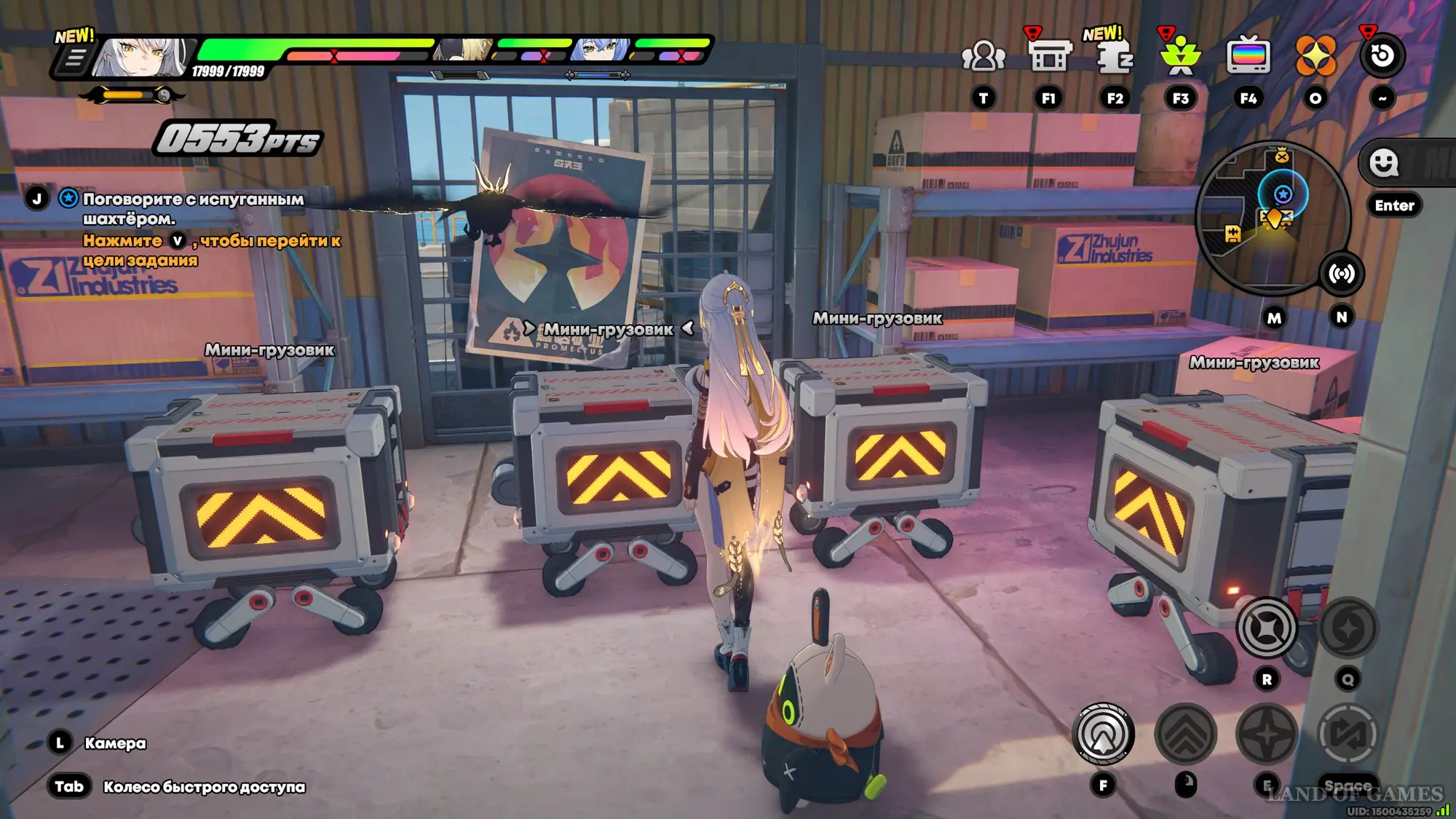Viewport: 1456px width, 819px height.
Task: Open the circular minimap
Action: coord(1273,217)
